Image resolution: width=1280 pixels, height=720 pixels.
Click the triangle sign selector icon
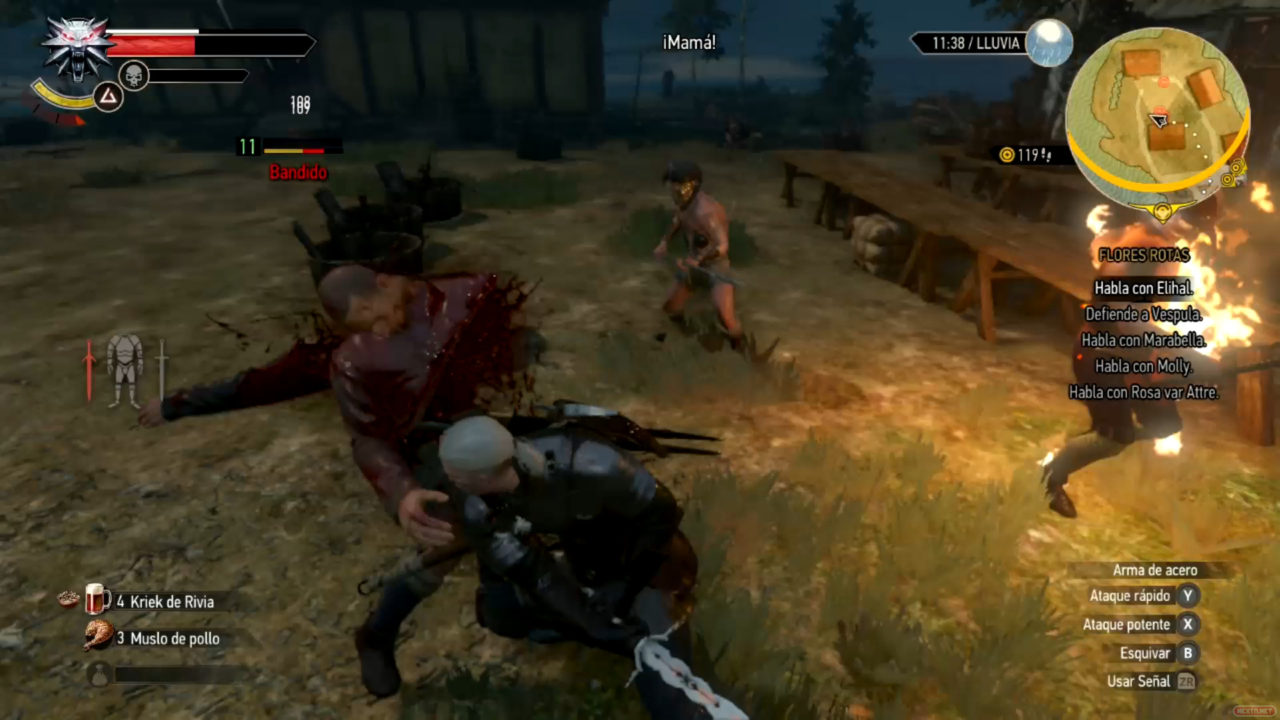[108, 97]
